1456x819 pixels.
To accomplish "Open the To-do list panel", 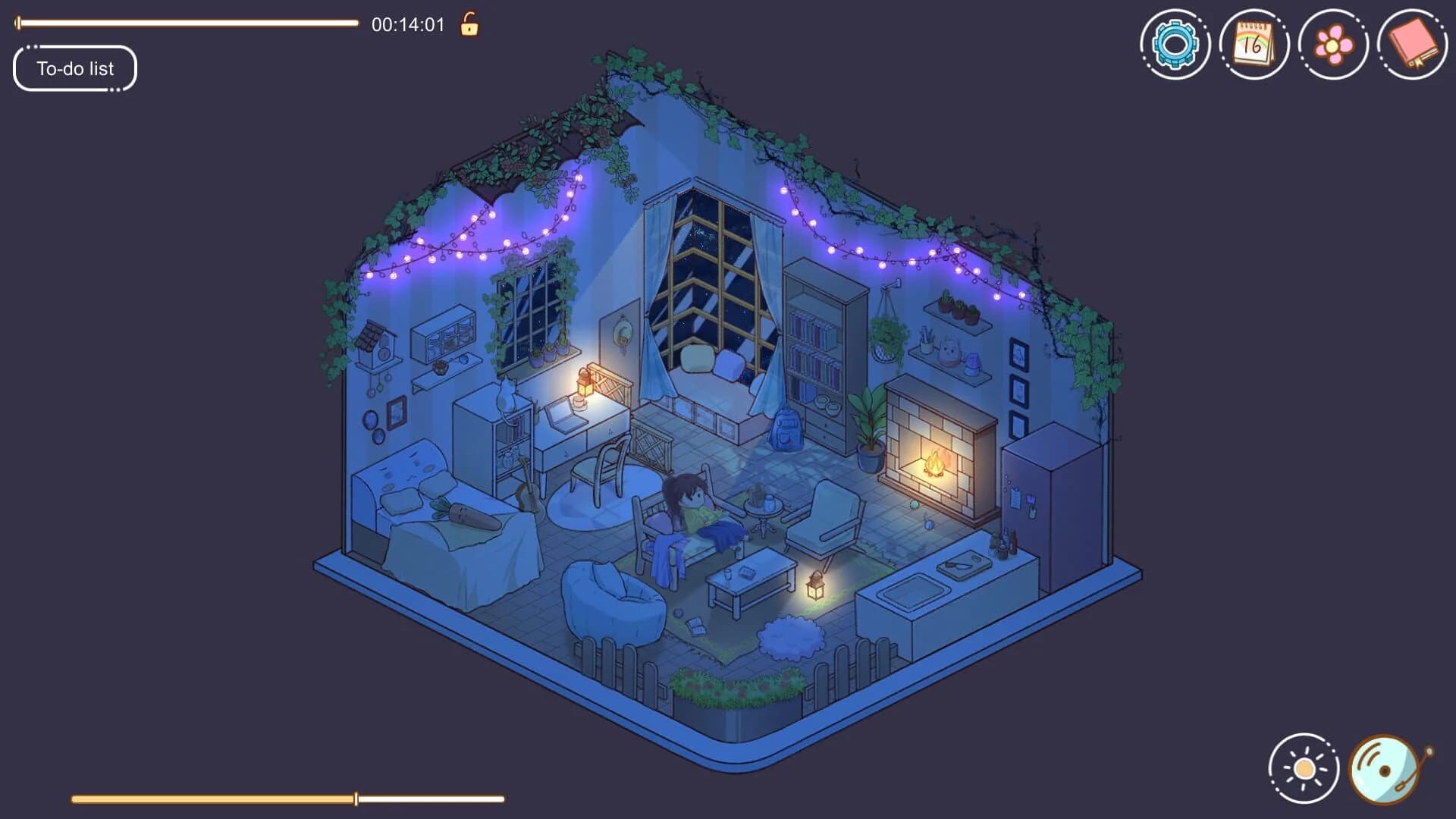I will coord(74,68).
